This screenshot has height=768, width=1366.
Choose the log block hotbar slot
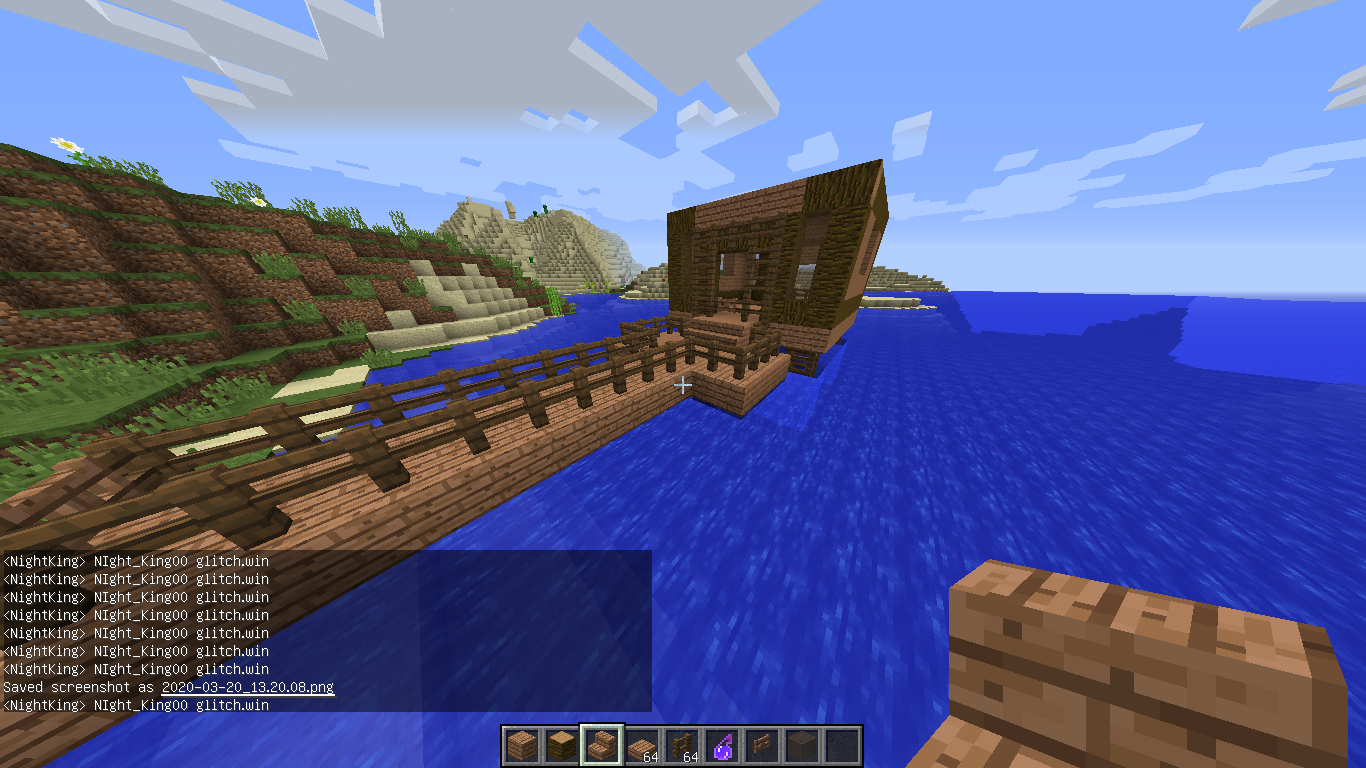click(561, 746)
